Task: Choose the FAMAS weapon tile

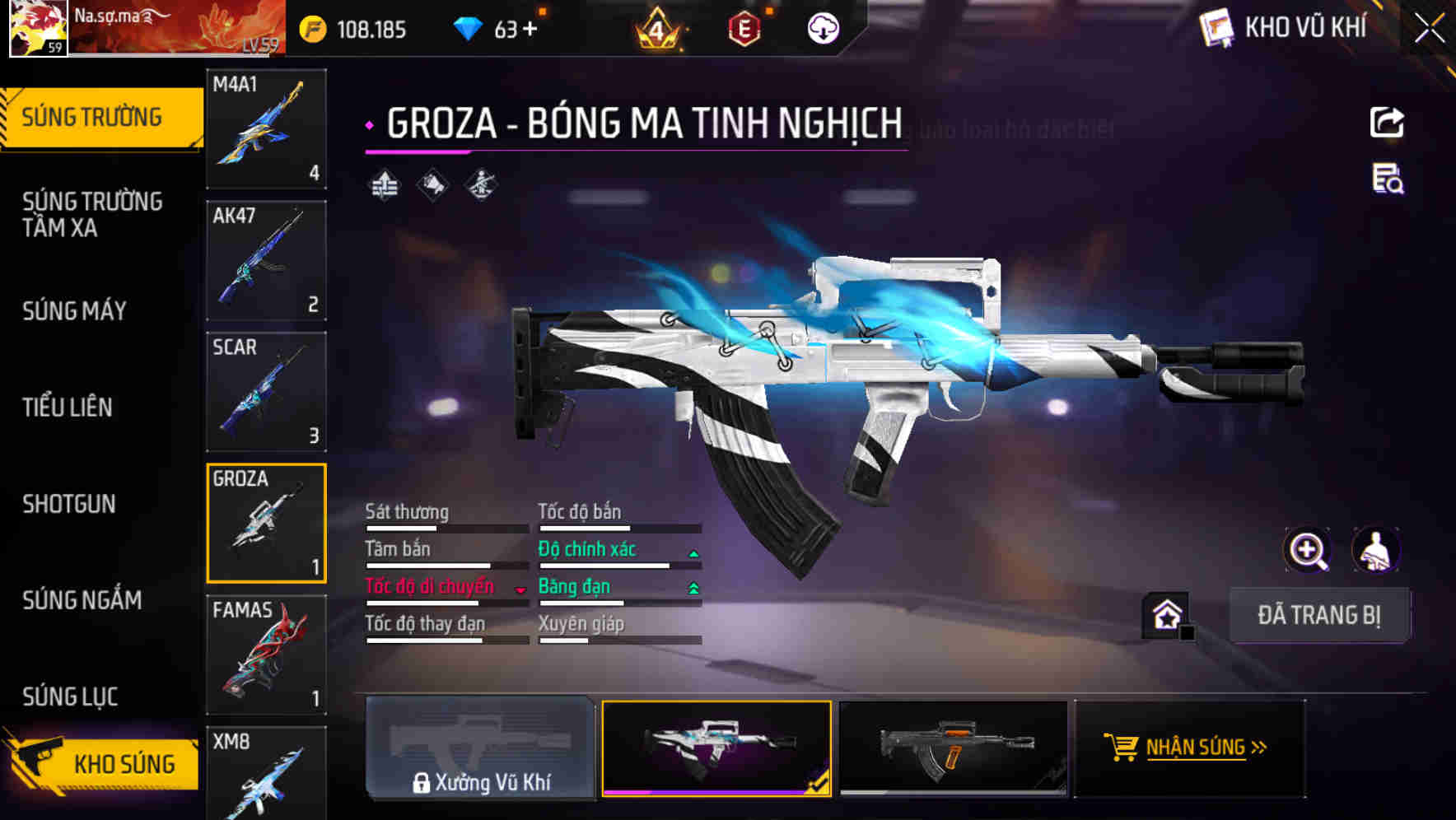Action: (266, 655)
